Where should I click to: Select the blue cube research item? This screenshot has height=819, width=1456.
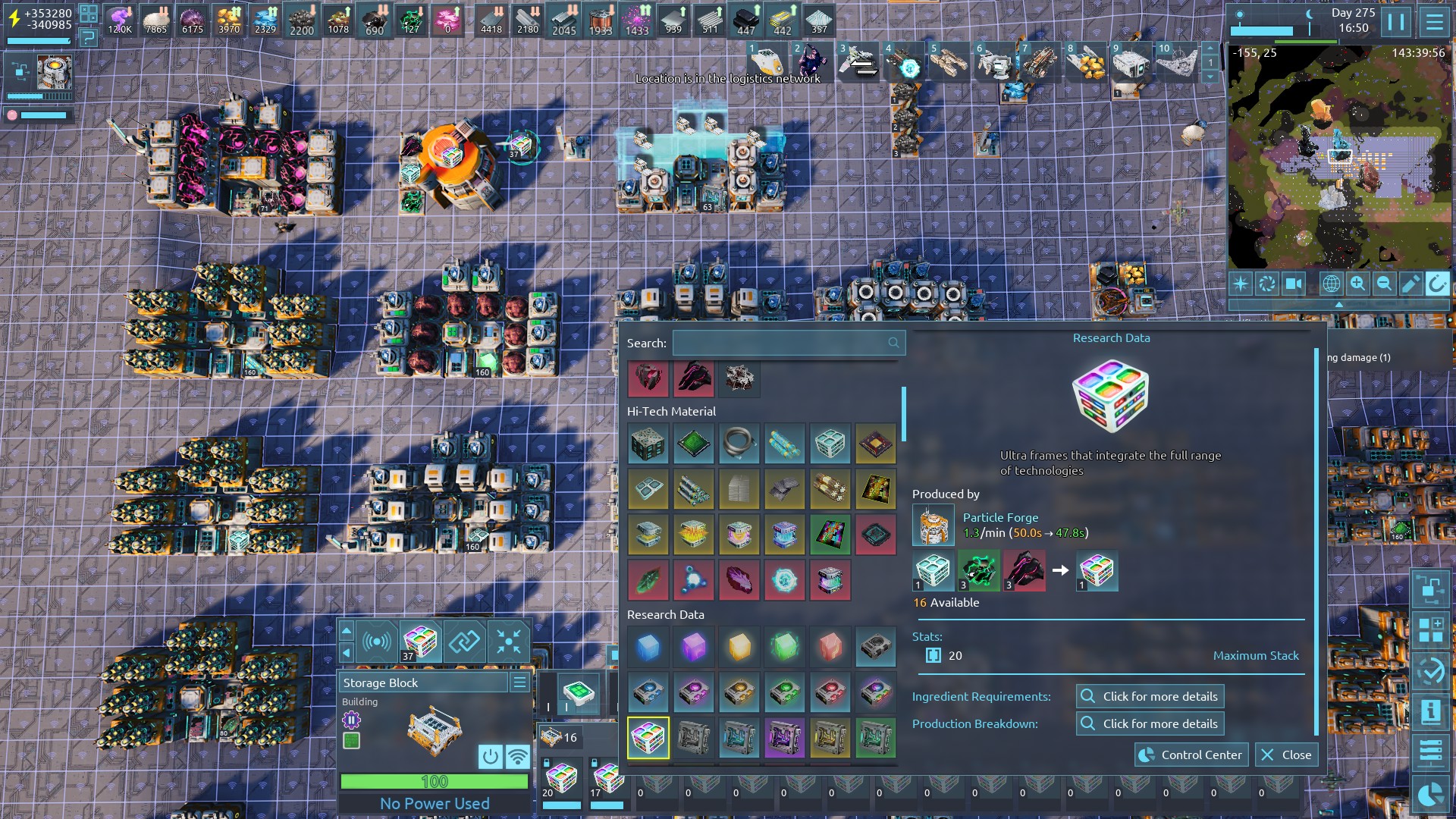648,647
